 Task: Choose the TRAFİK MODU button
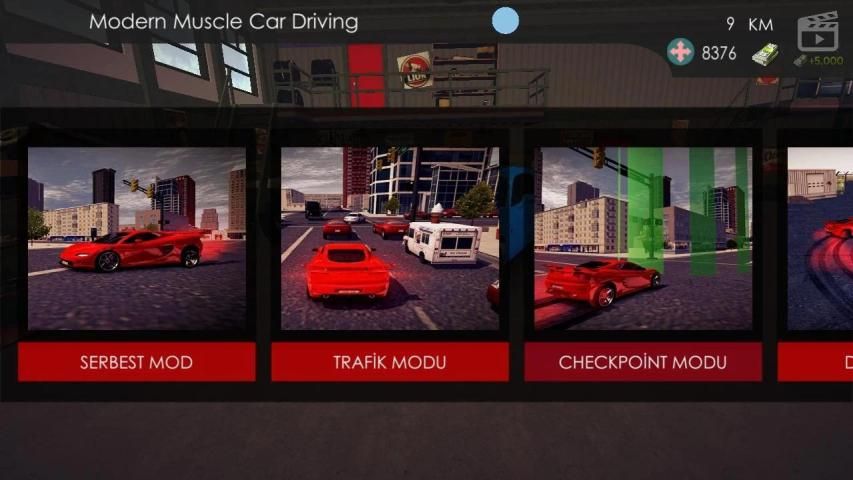pyautogui.click(x=389, y=362)
